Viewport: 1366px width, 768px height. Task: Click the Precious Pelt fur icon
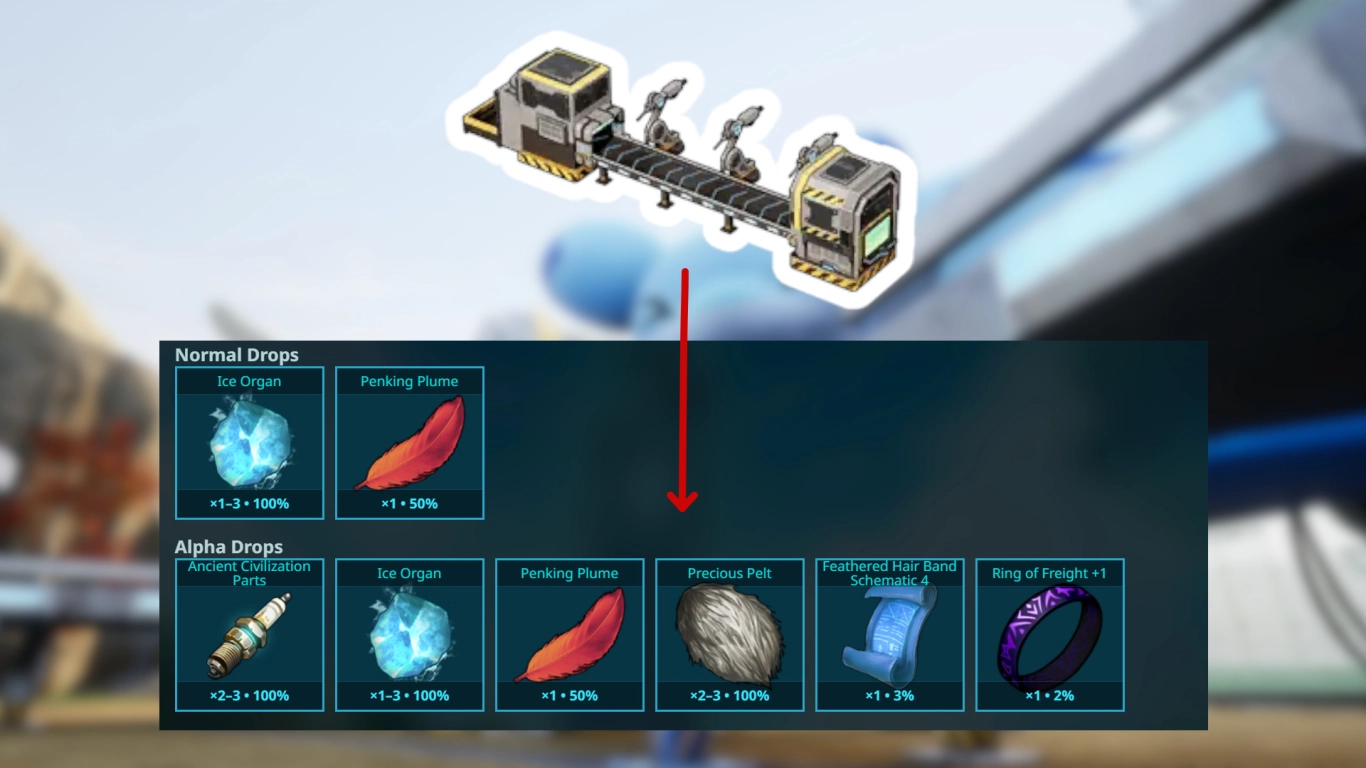[730, 632]
